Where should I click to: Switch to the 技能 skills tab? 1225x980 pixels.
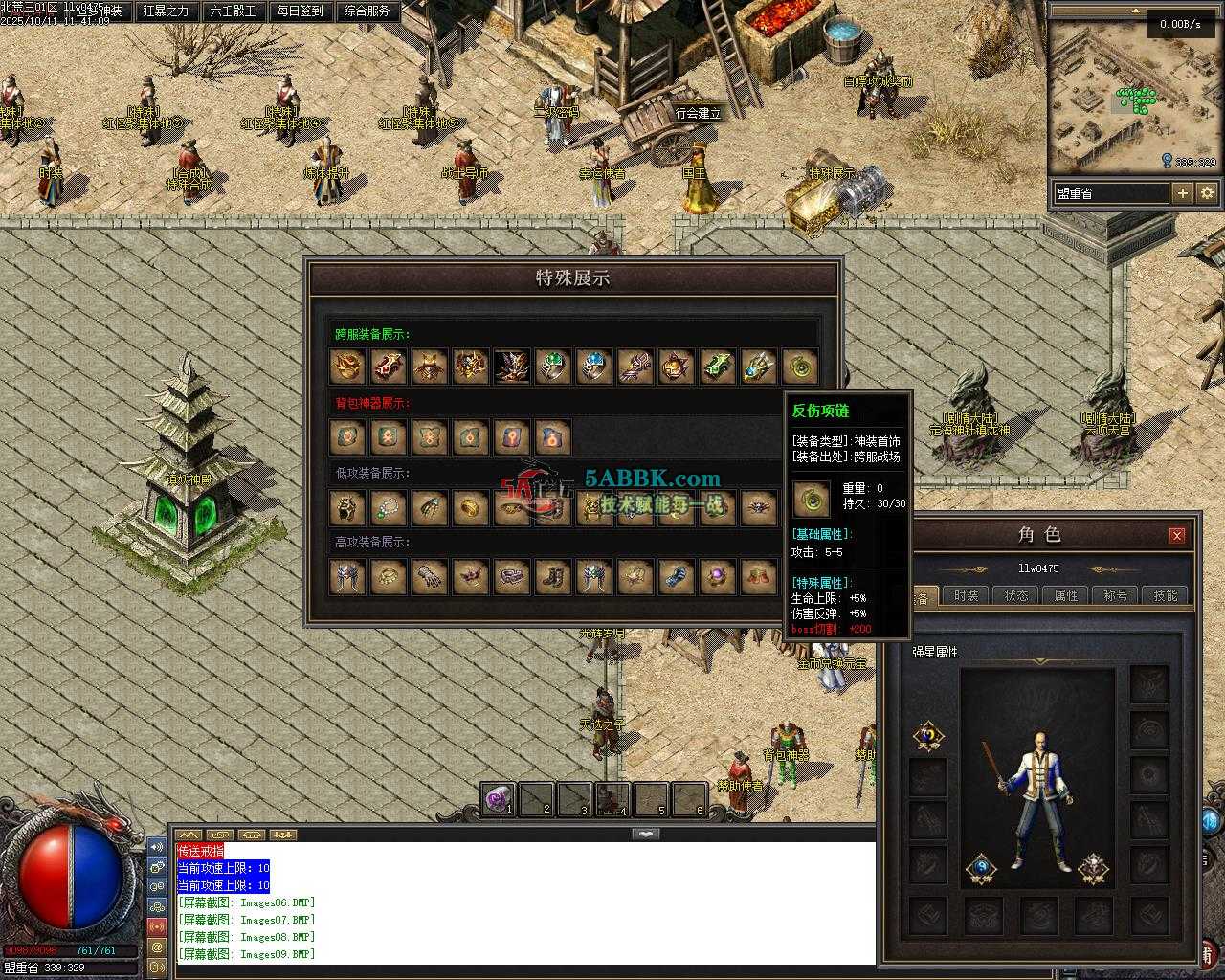coord(1166,595)
